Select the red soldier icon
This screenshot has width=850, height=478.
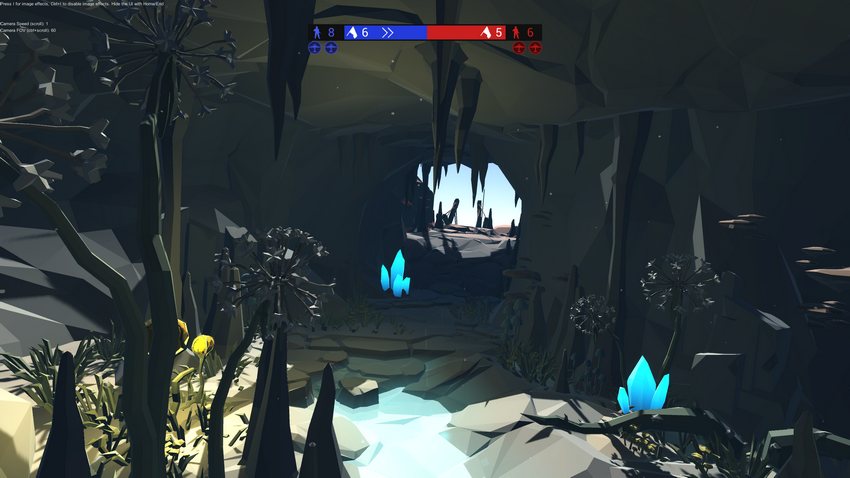pyautogui.click(x=516, y=33)
